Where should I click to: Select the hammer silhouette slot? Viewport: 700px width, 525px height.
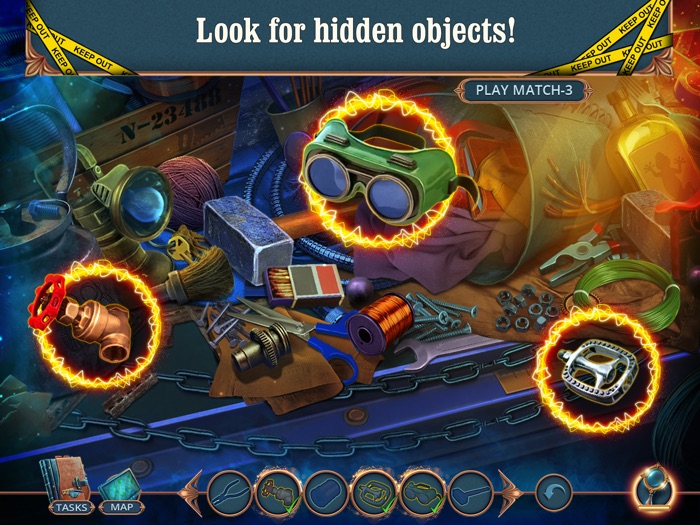click(469, 492)
